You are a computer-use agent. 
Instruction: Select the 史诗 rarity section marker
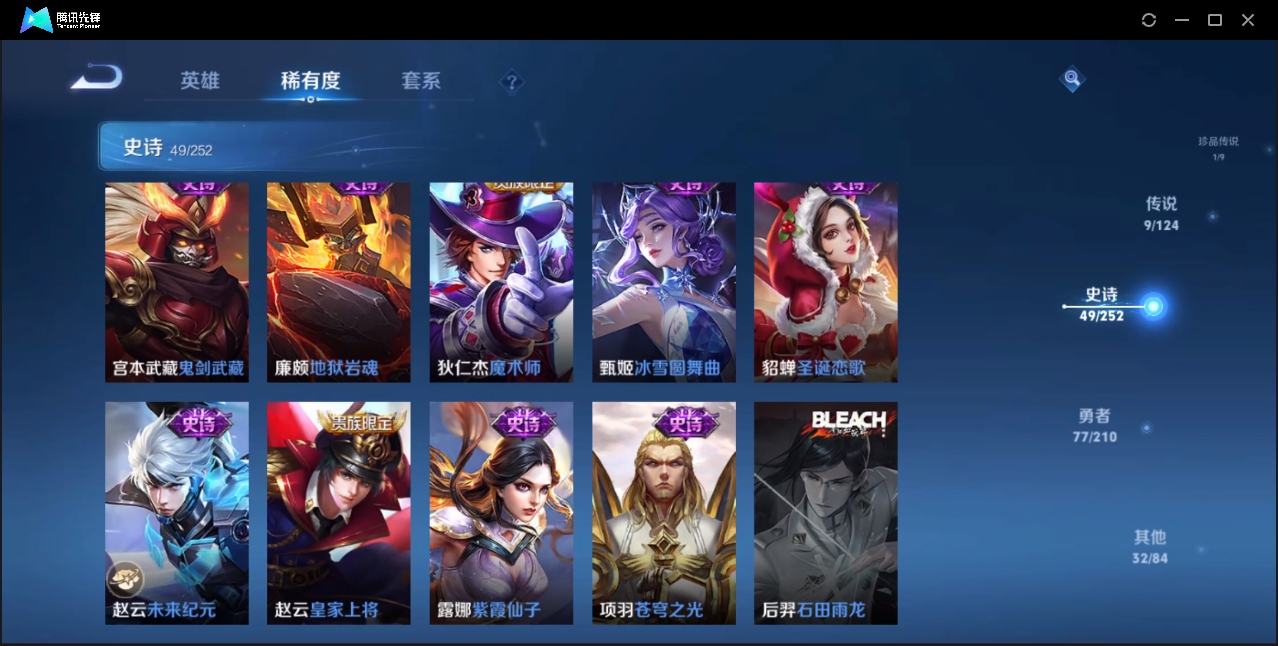tap(1153, 306)
